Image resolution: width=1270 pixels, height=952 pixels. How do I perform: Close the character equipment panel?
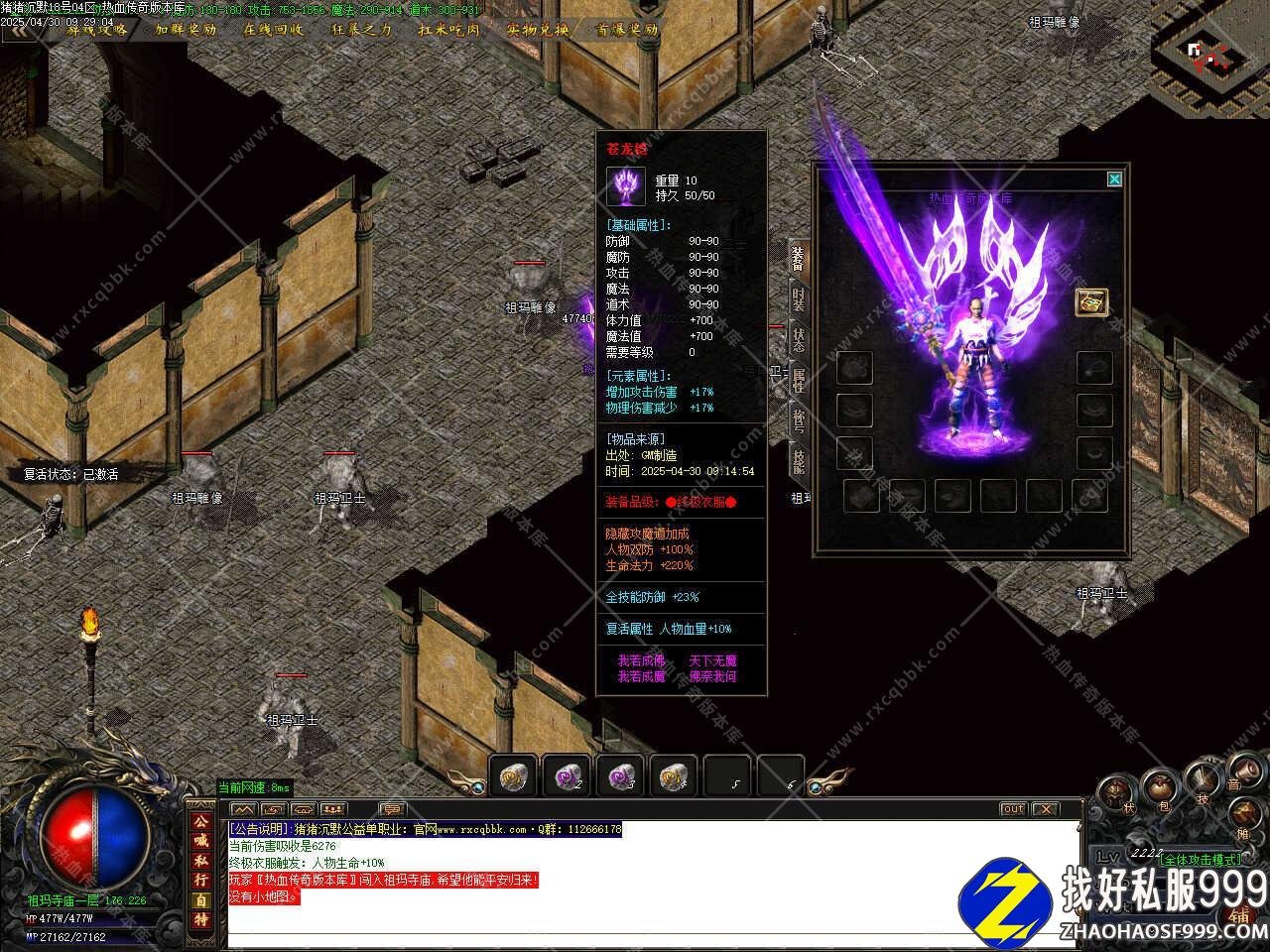tap(1114, 179)
